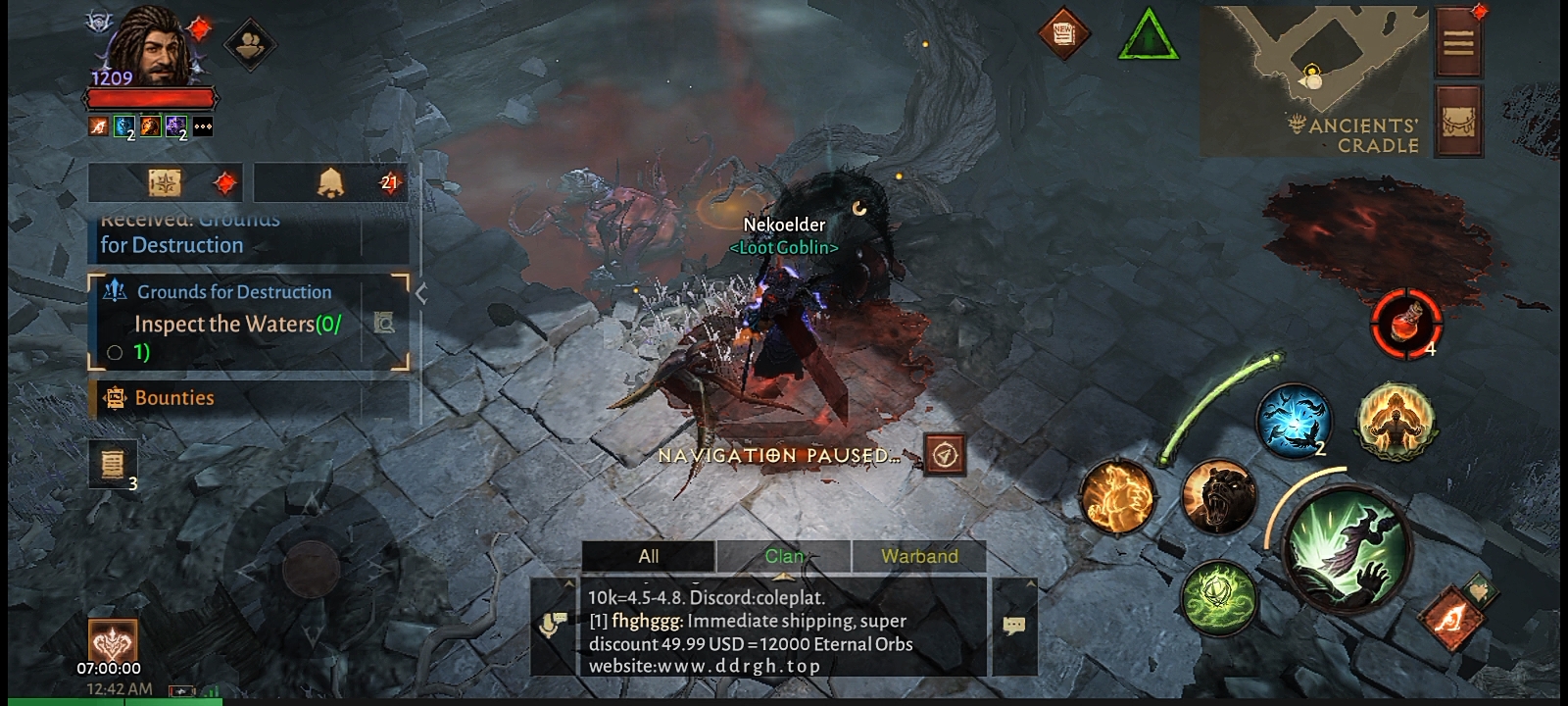Drink the red health potion
The width and height of the screenshot is (1568, 706).
coord(1407,323)
